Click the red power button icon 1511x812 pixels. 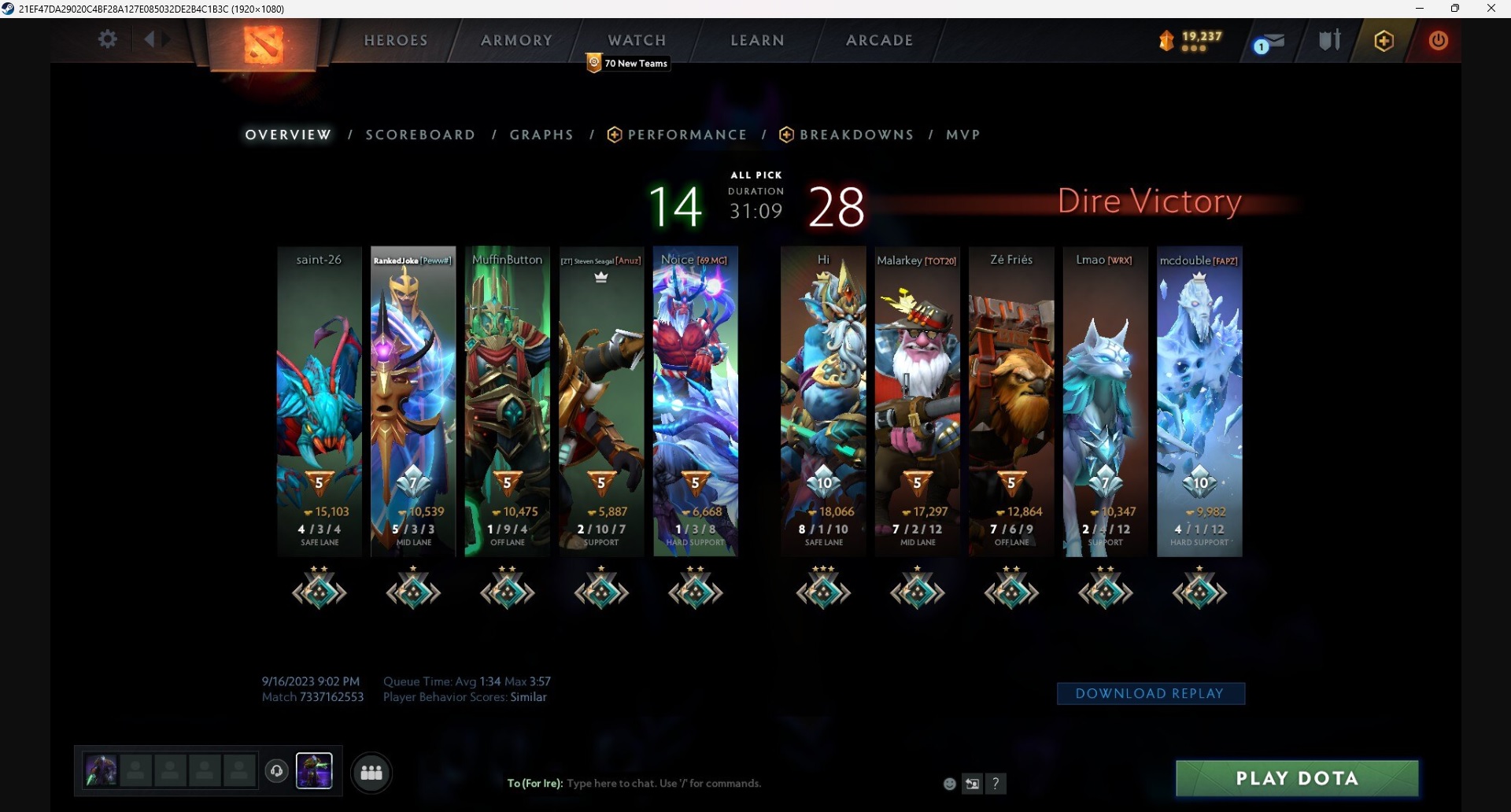pyautogui.click(x=1439, y=41)
